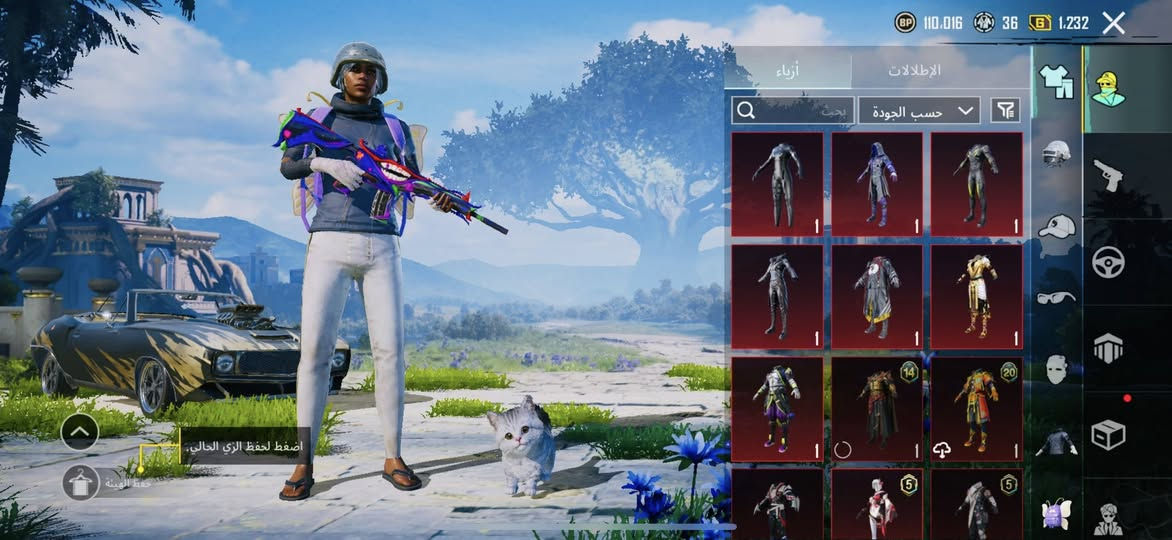Click the search field with magnifier icon
This screenshot has width=1172, height=540.
coord(793,111)
